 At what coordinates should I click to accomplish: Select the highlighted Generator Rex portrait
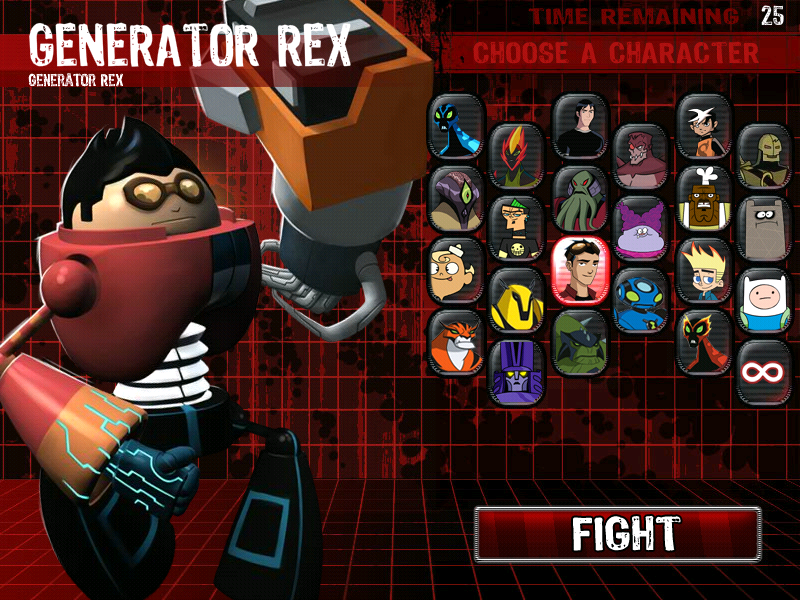tap(579, 271)
